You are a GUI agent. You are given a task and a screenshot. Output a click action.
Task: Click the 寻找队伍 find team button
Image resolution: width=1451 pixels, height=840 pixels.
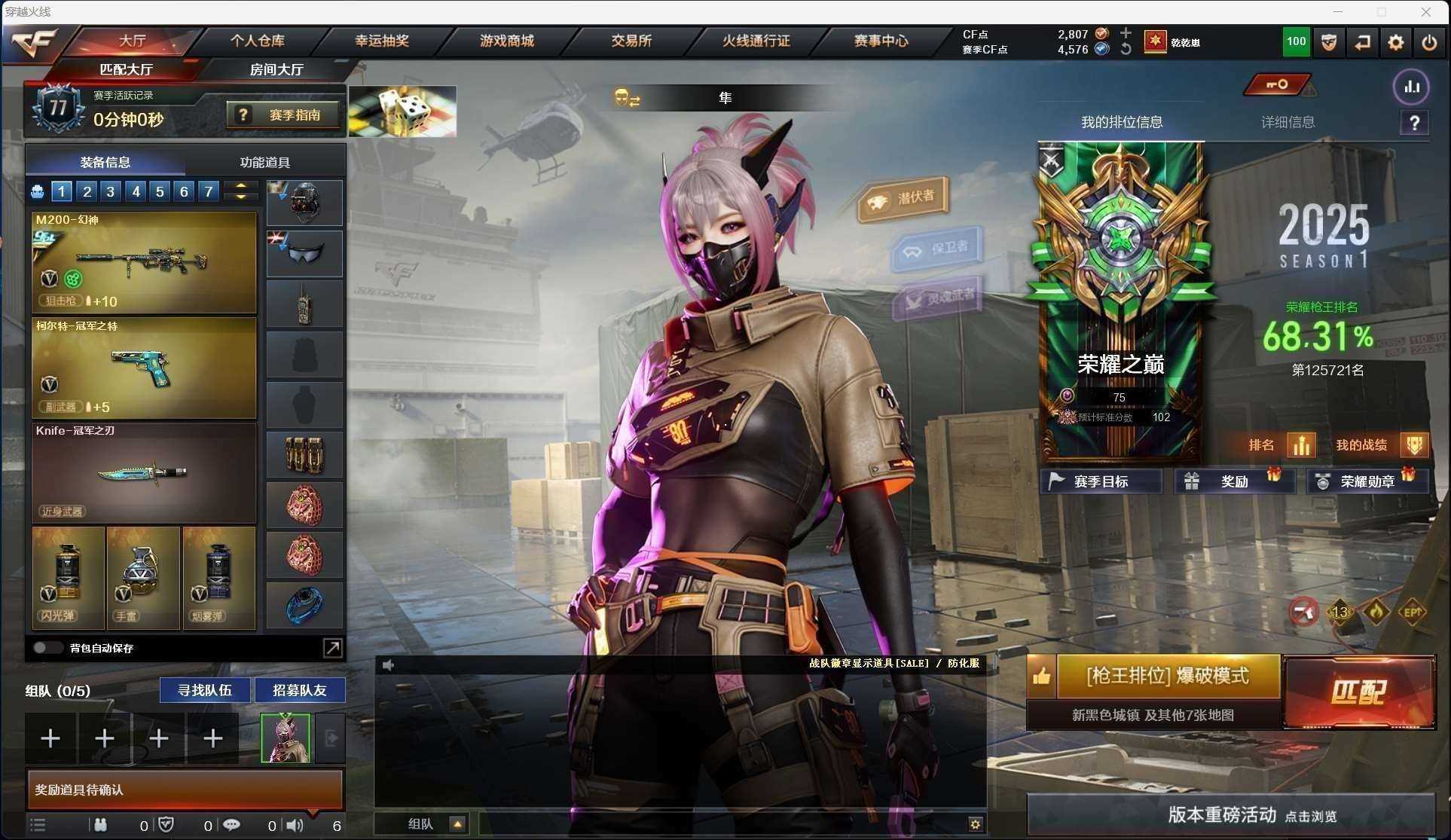[x=204, y=690]
